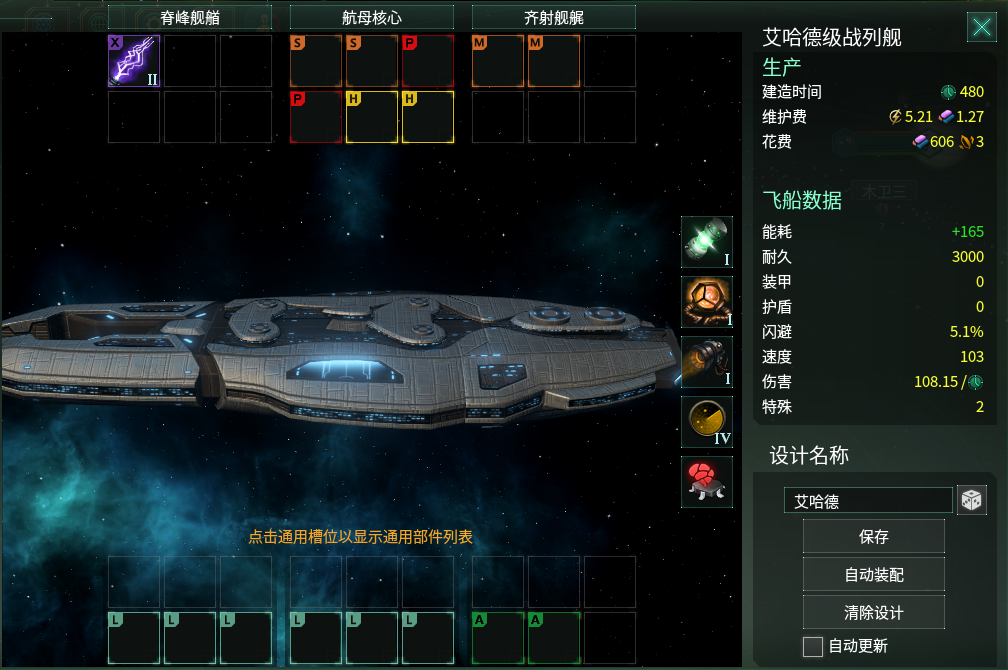Open the 齐射舰艉 stern section selector
The height and width of the screenshot is (670, 1008).
pos(553,17)
